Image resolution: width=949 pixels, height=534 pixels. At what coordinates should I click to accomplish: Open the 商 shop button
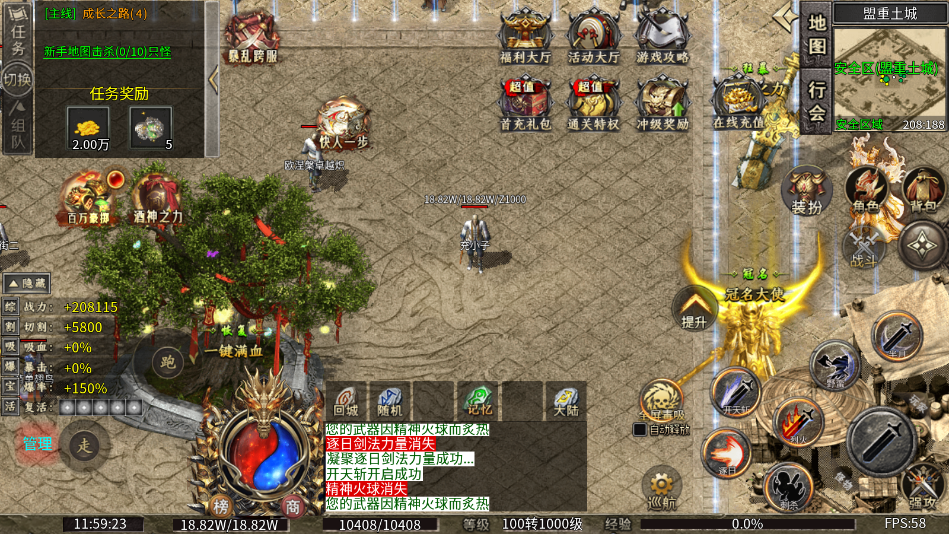(x=292, y=505)
